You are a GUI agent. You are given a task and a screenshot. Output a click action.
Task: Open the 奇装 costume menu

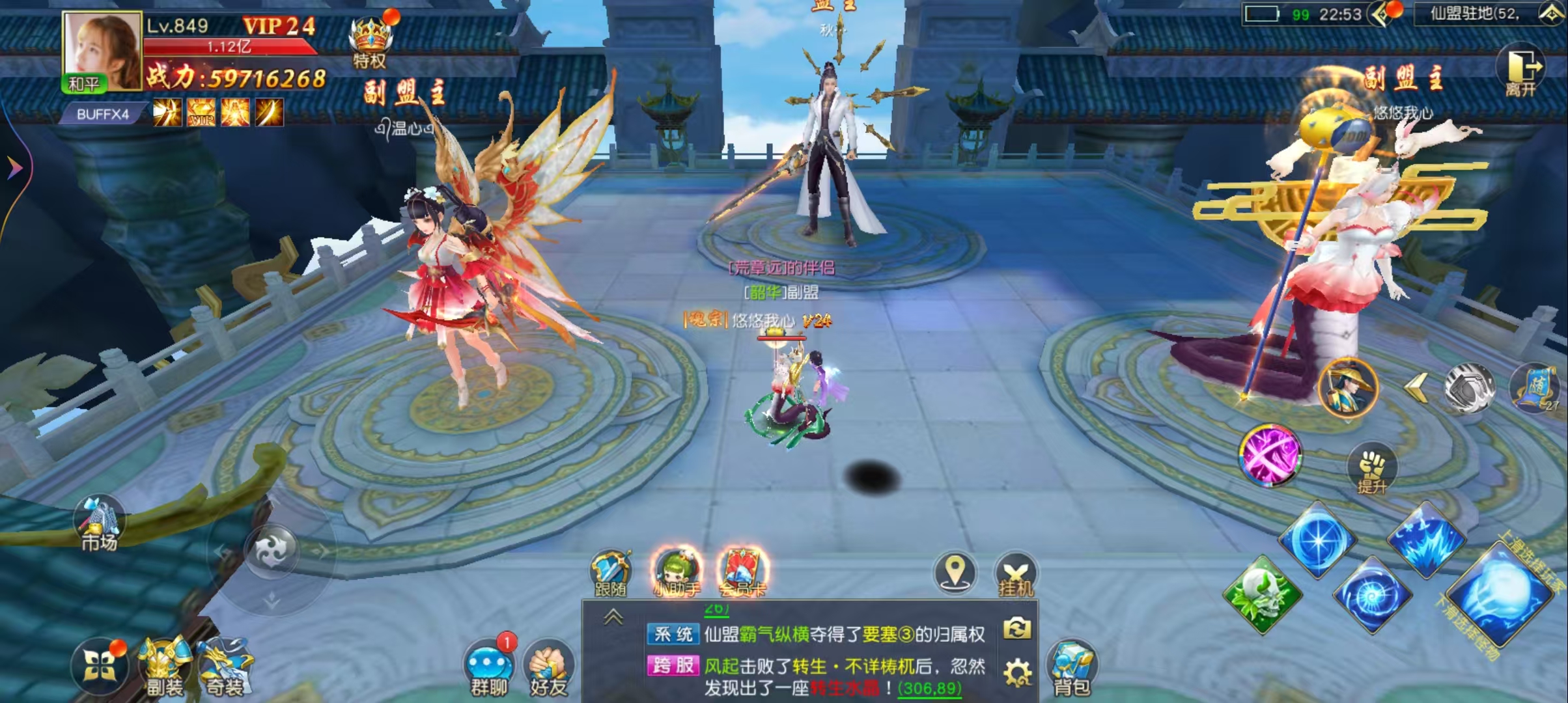(x=225, y=667)
